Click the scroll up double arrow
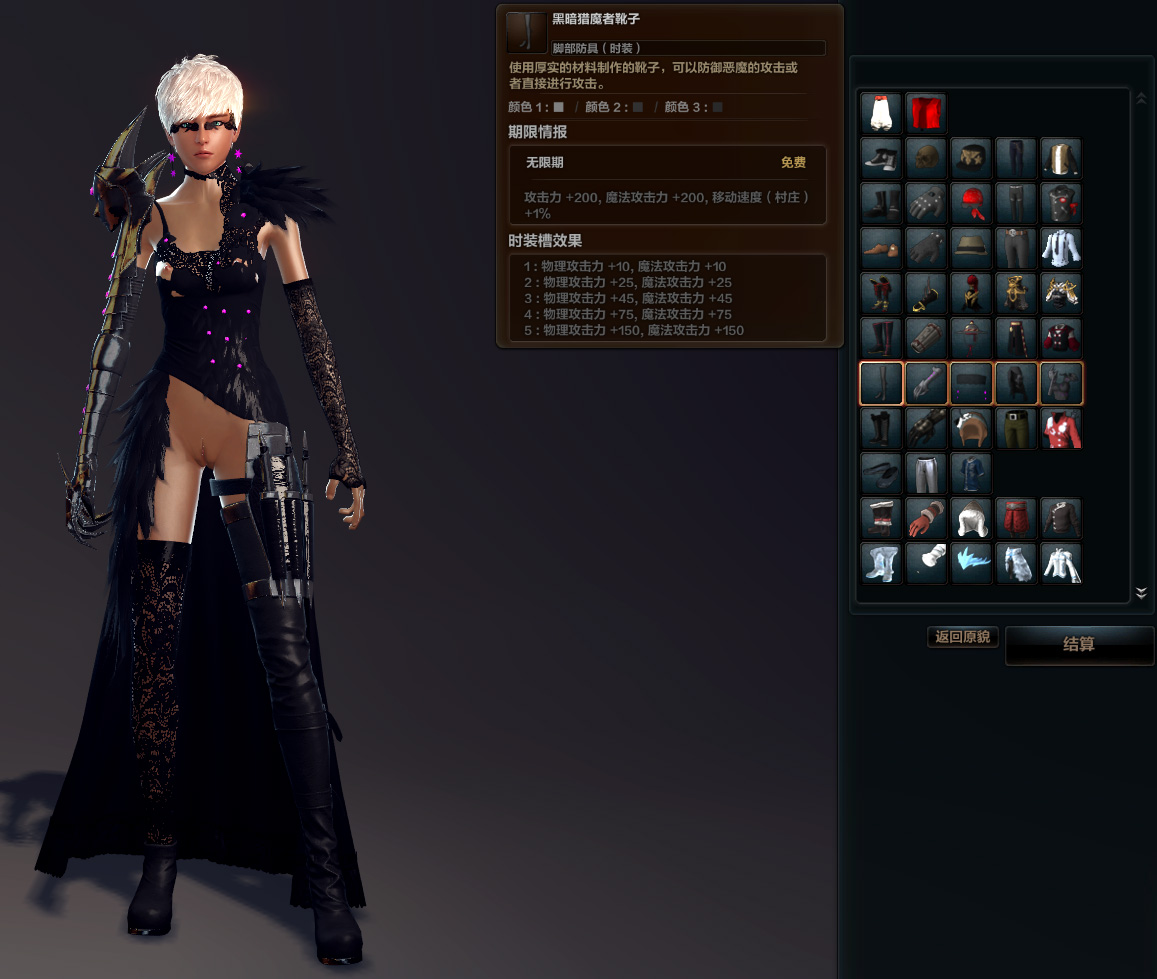The width and height of the screenshot is (1157, 979). pyautogui.click(x=1141, y=98)
